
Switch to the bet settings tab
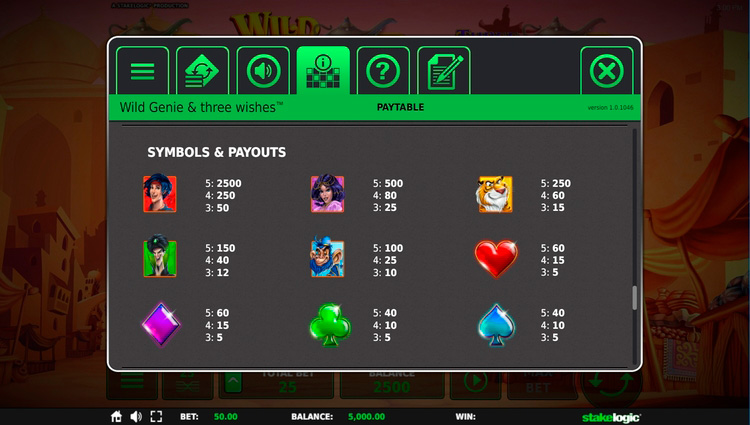203,71
